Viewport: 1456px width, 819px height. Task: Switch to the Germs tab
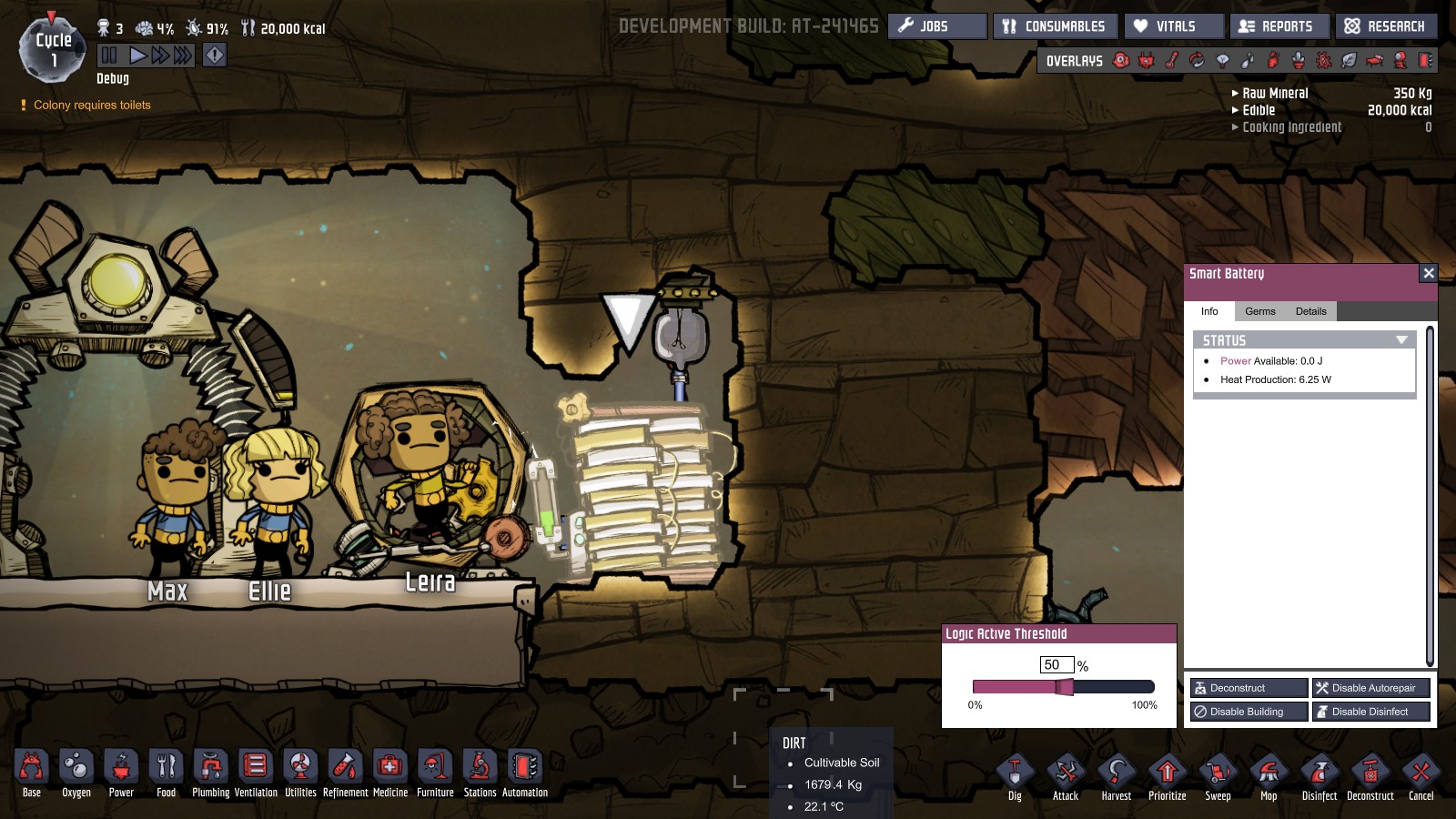pyautogui.click(x=1259, y=311)
